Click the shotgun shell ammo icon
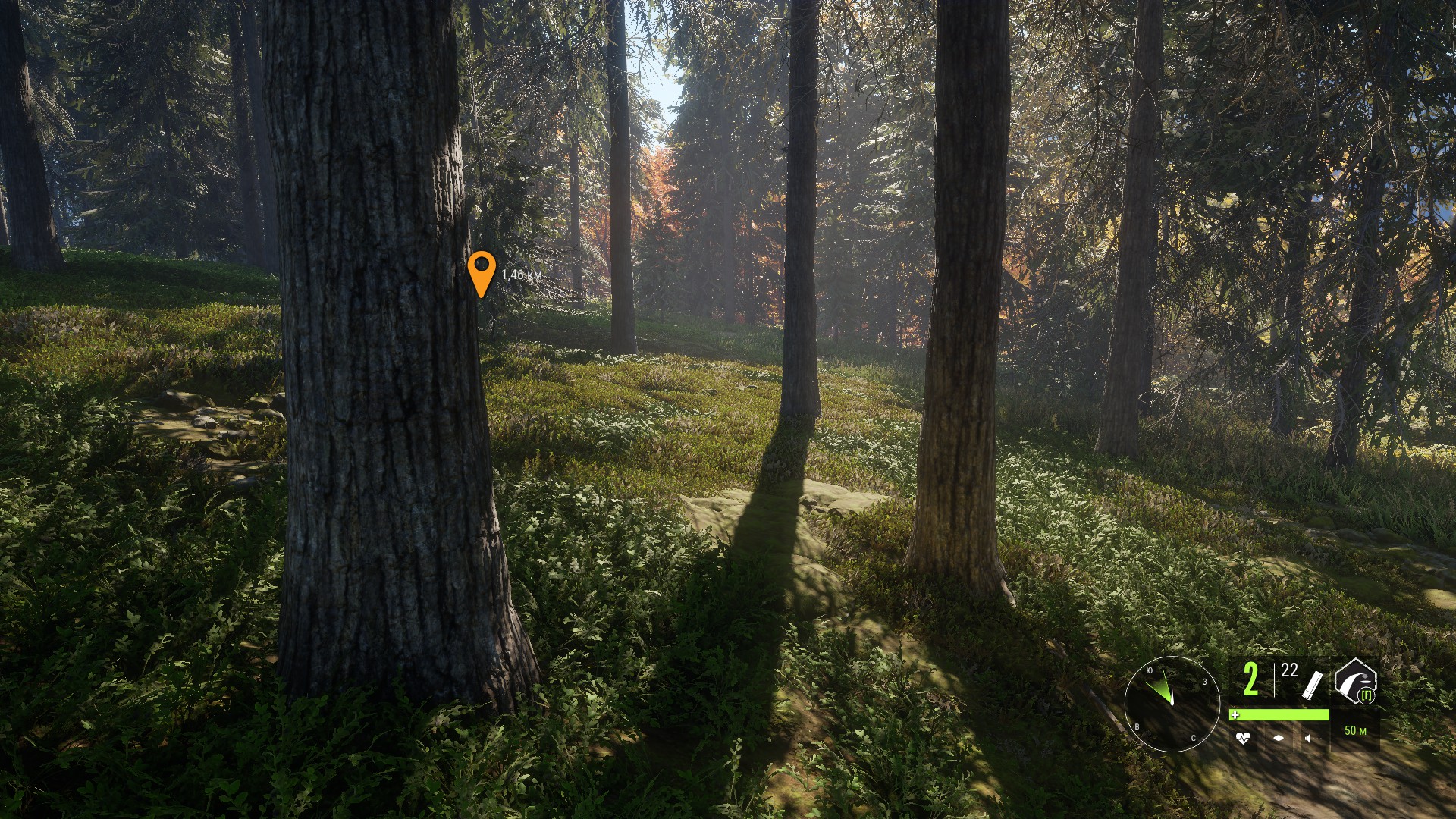Viewport: 1456px width, 819px height. tap(1313, 684)
